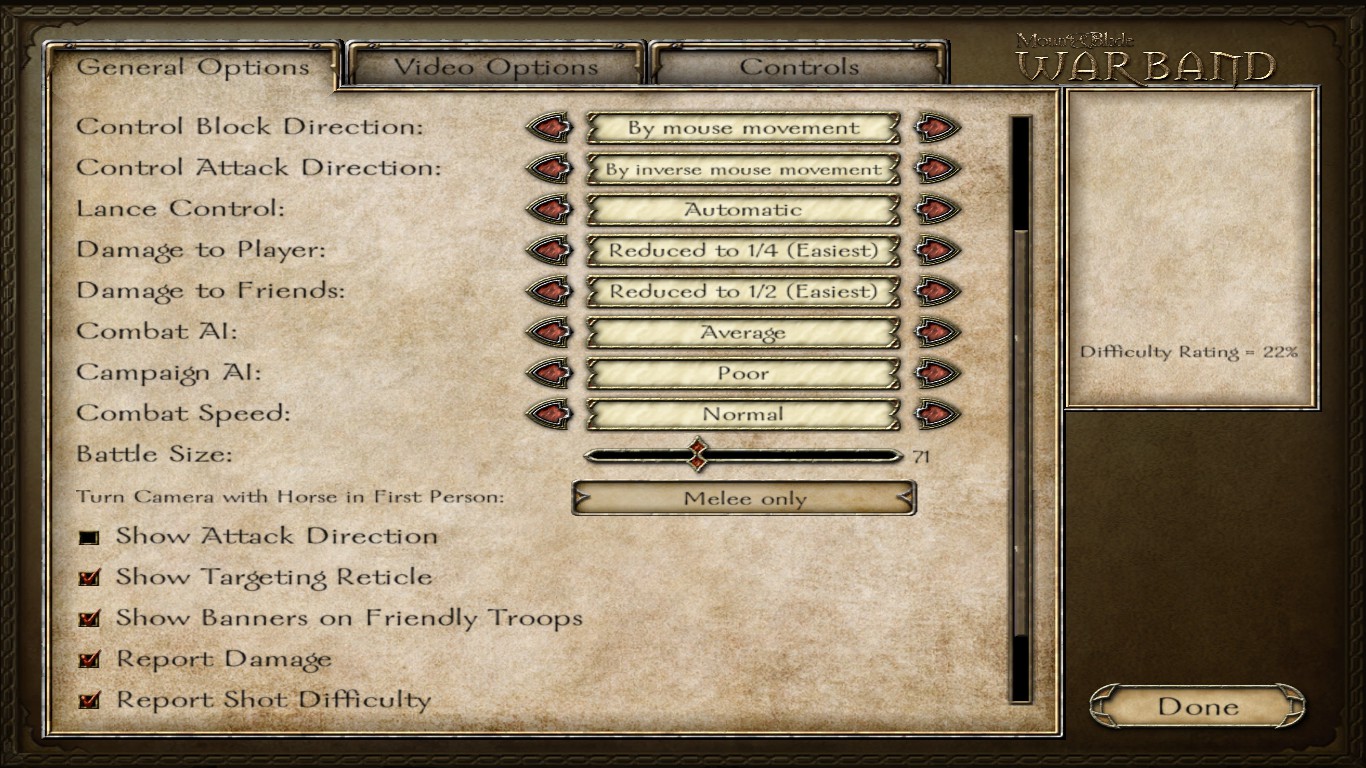Open the Controls tab

[799, 68]
